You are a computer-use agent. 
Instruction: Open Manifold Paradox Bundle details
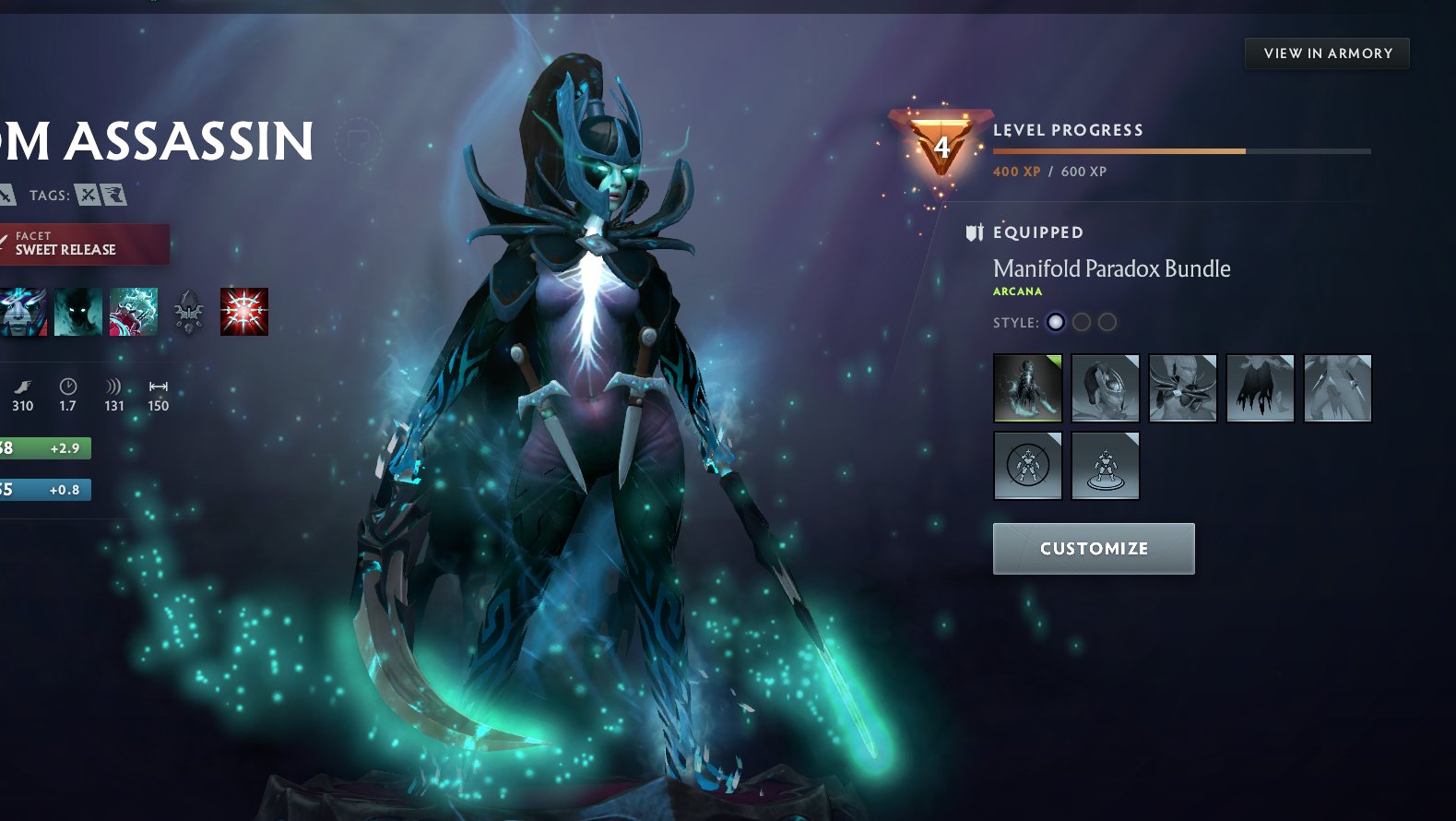click(1110, 268)
